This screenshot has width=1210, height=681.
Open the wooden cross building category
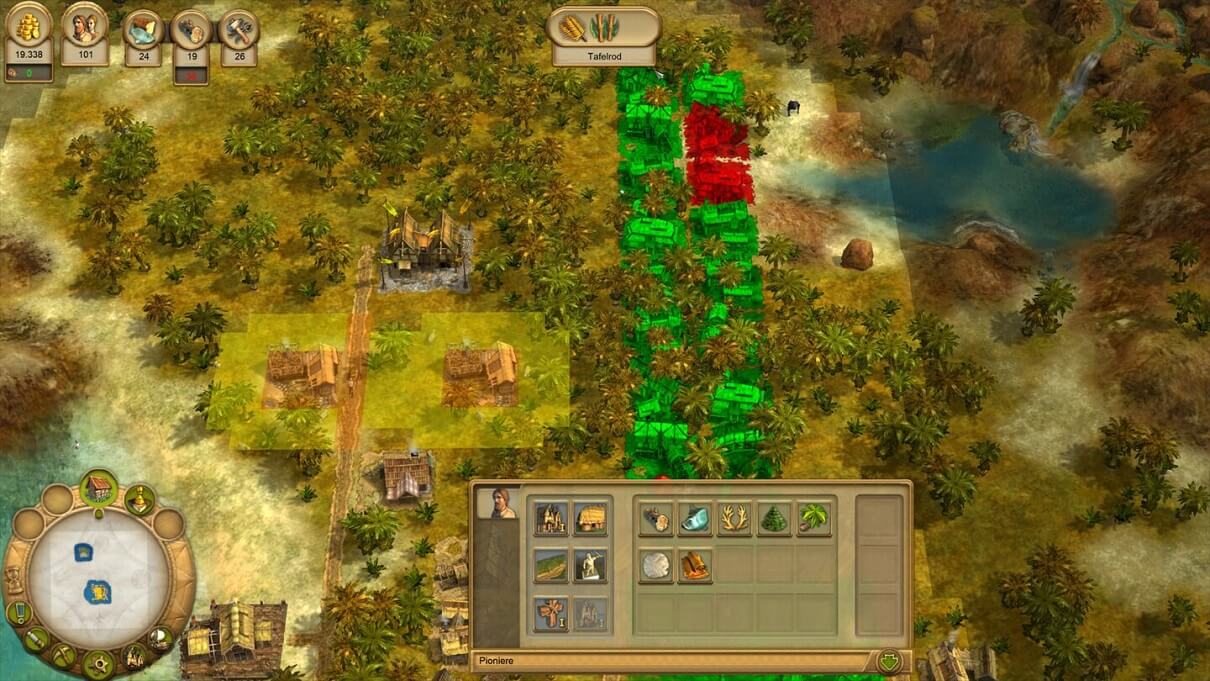point(550,613)
